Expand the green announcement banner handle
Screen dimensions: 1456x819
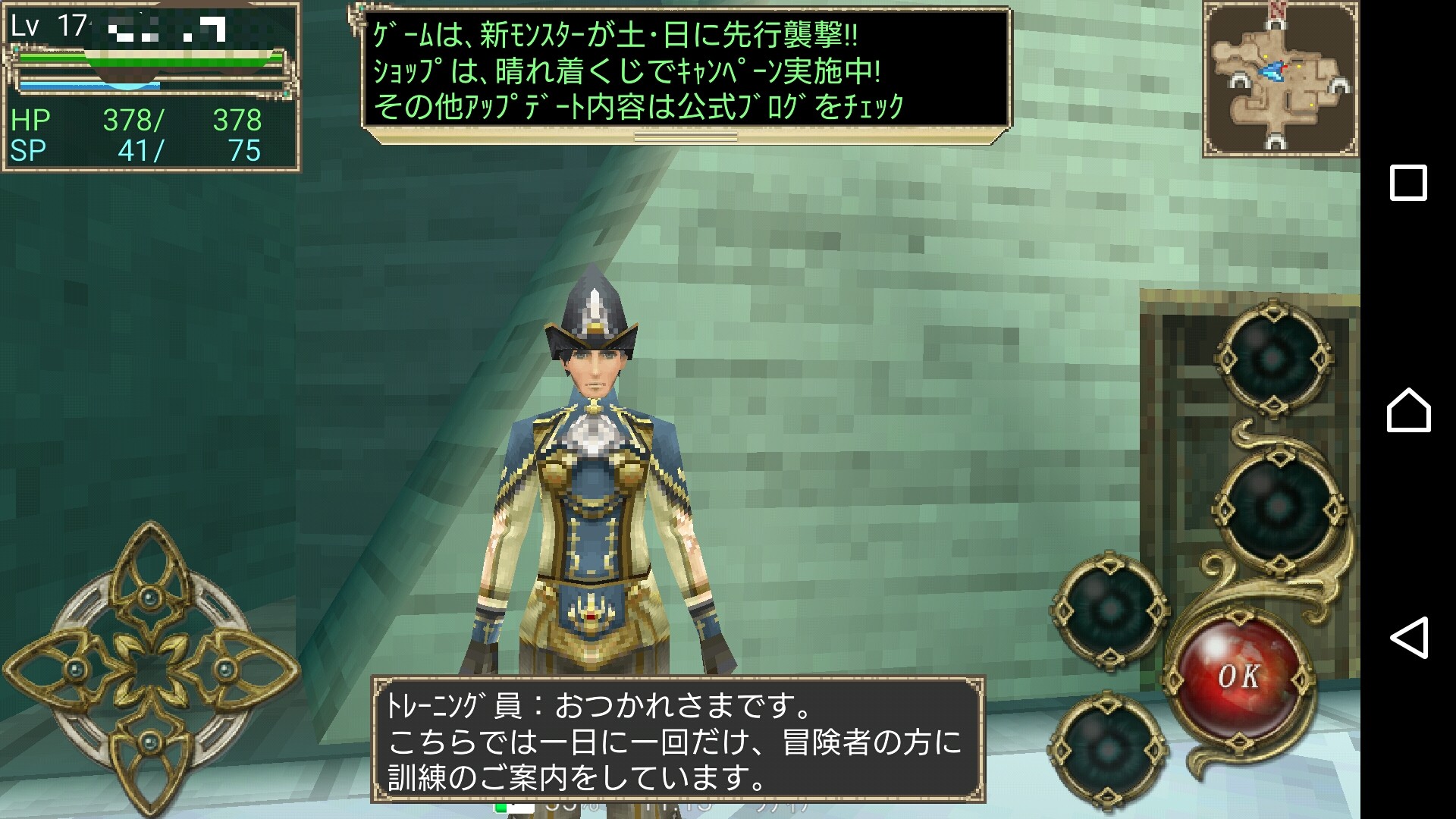tap(686, 136)
